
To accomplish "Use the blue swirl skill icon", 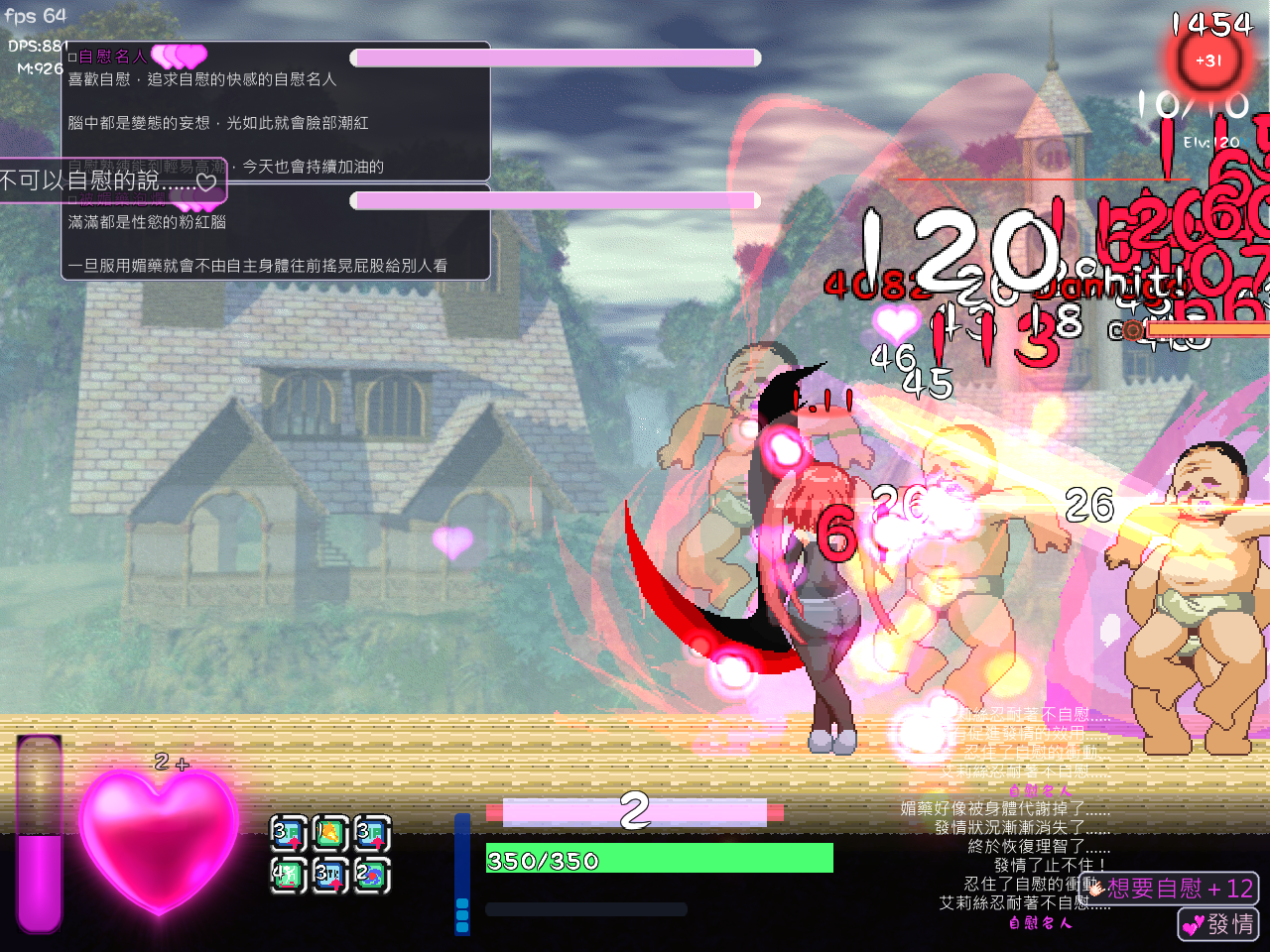I will tap(371, 876).
